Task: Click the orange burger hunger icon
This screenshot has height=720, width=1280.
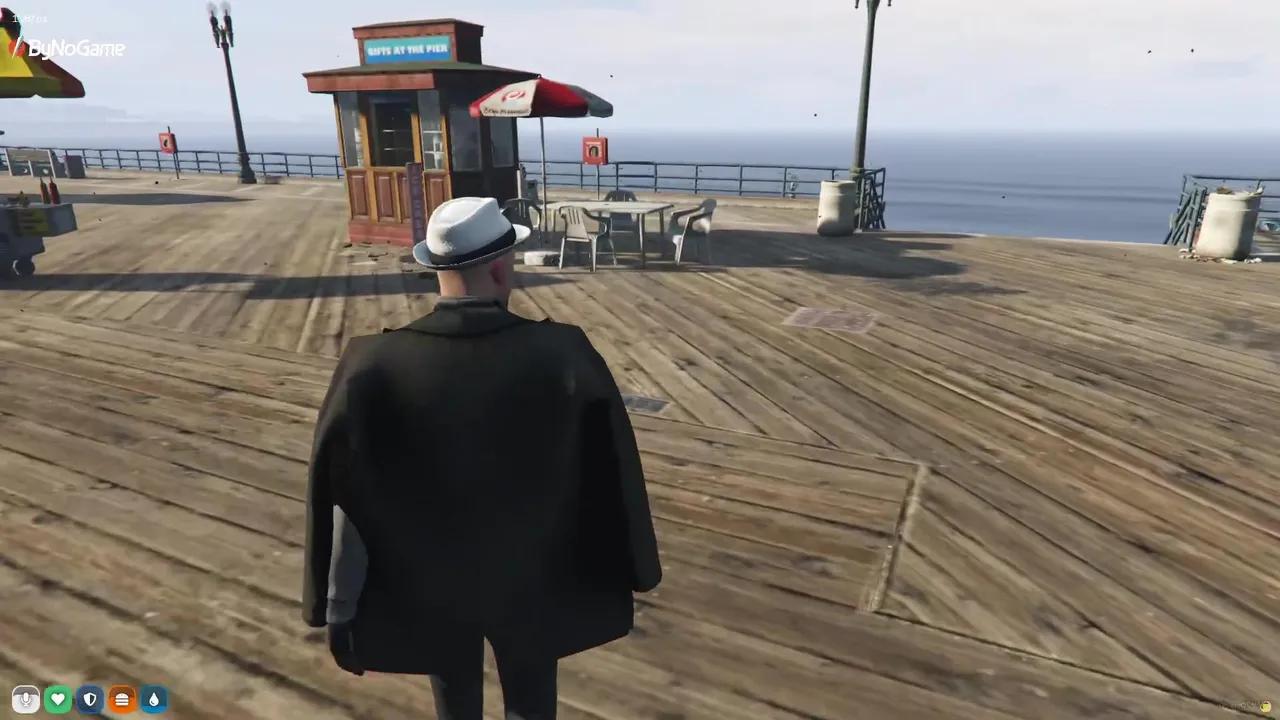Action: tap(122, 699)
